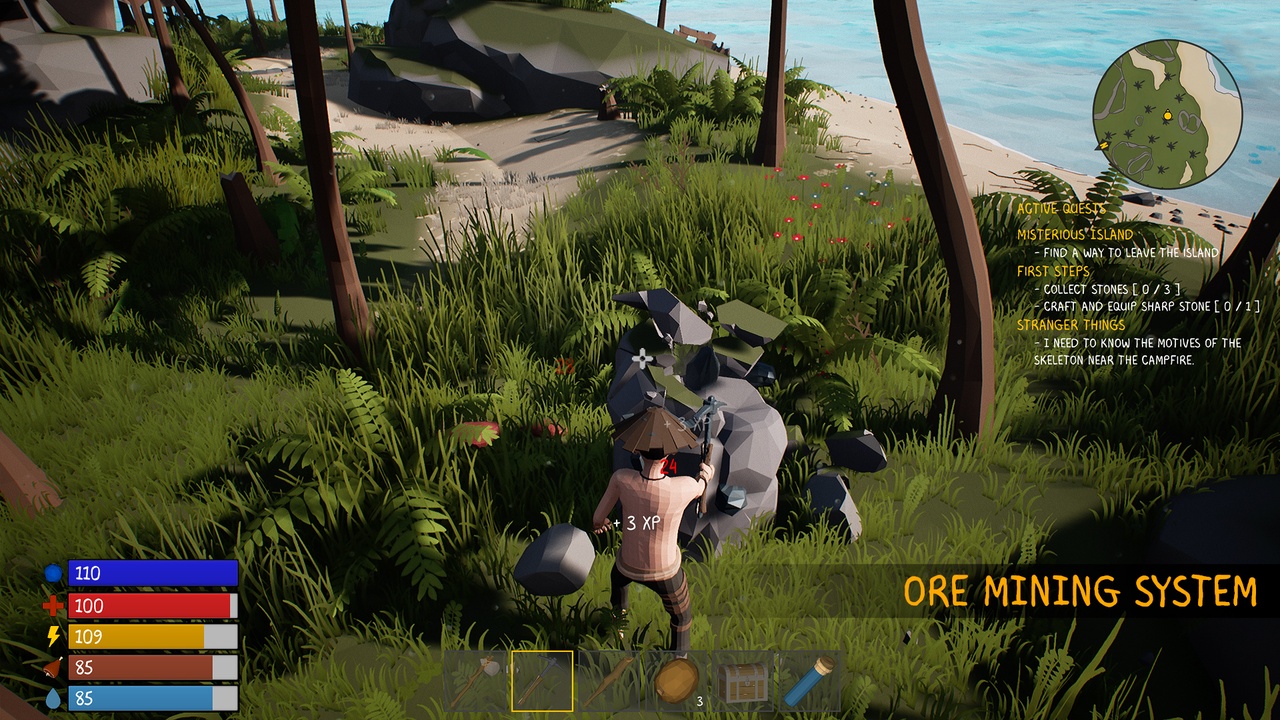Collapse the STRANGER THINGS quest entry

tap(1070, 324)
